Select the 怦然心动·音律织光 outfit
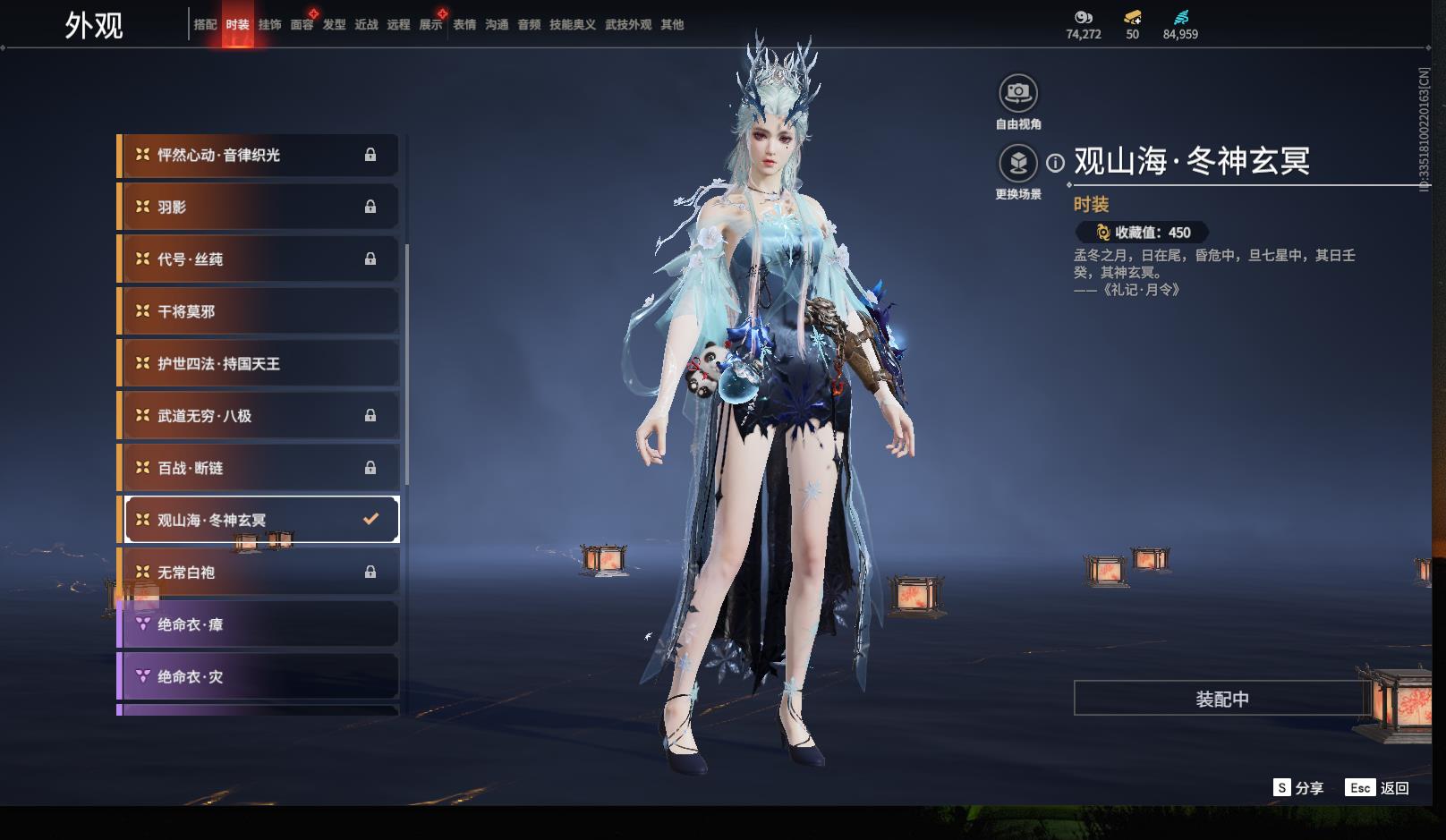This screenshot has width=1446, height=840. (259, 156)
